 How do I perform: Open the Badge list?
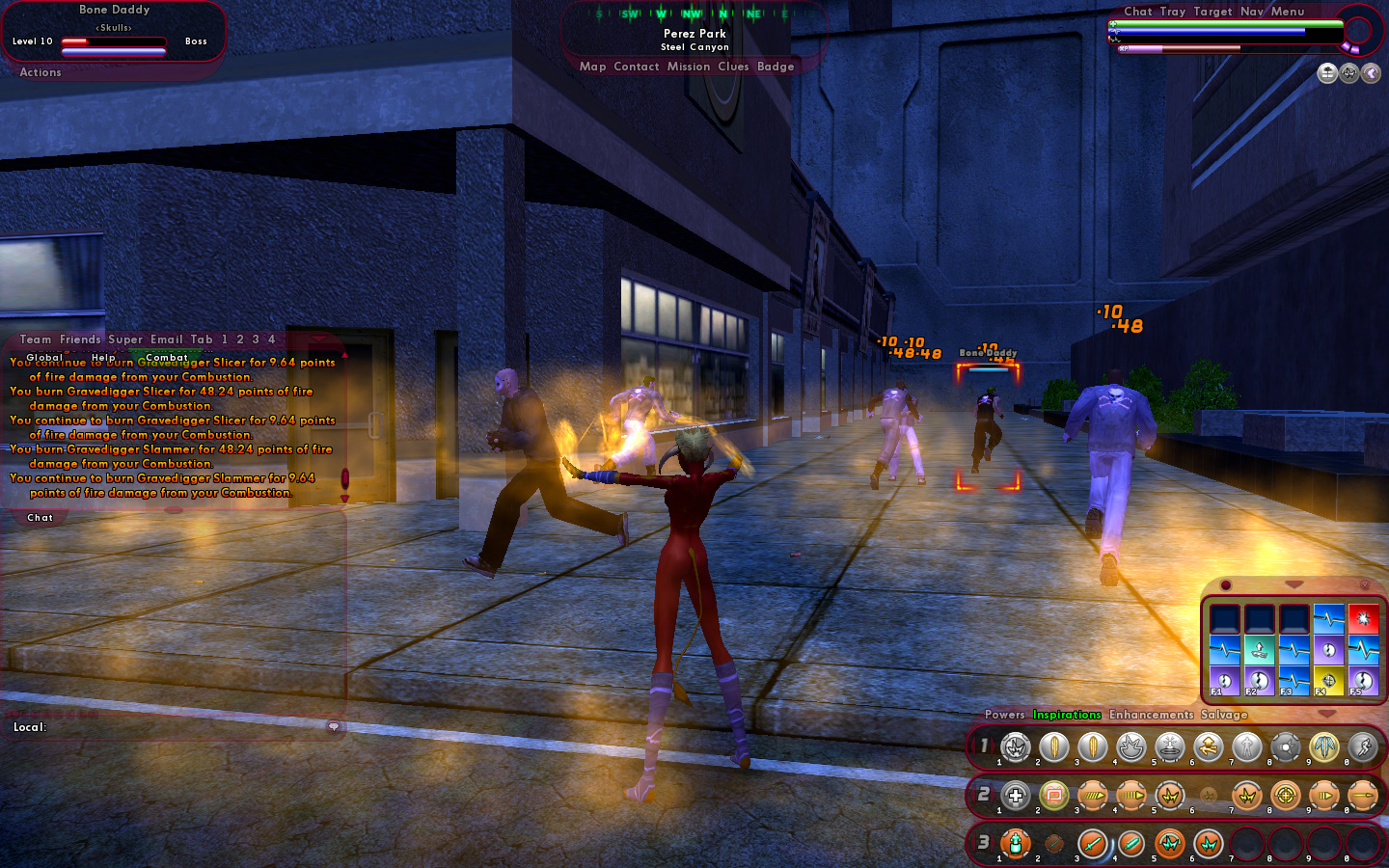(776, 67)
